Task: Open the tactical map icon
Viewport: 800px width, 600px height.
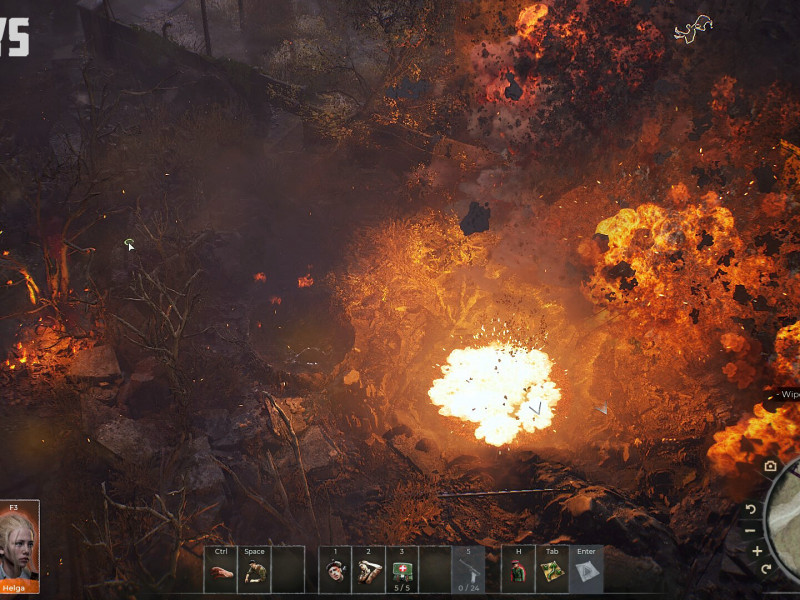Action: coord(551,571)
